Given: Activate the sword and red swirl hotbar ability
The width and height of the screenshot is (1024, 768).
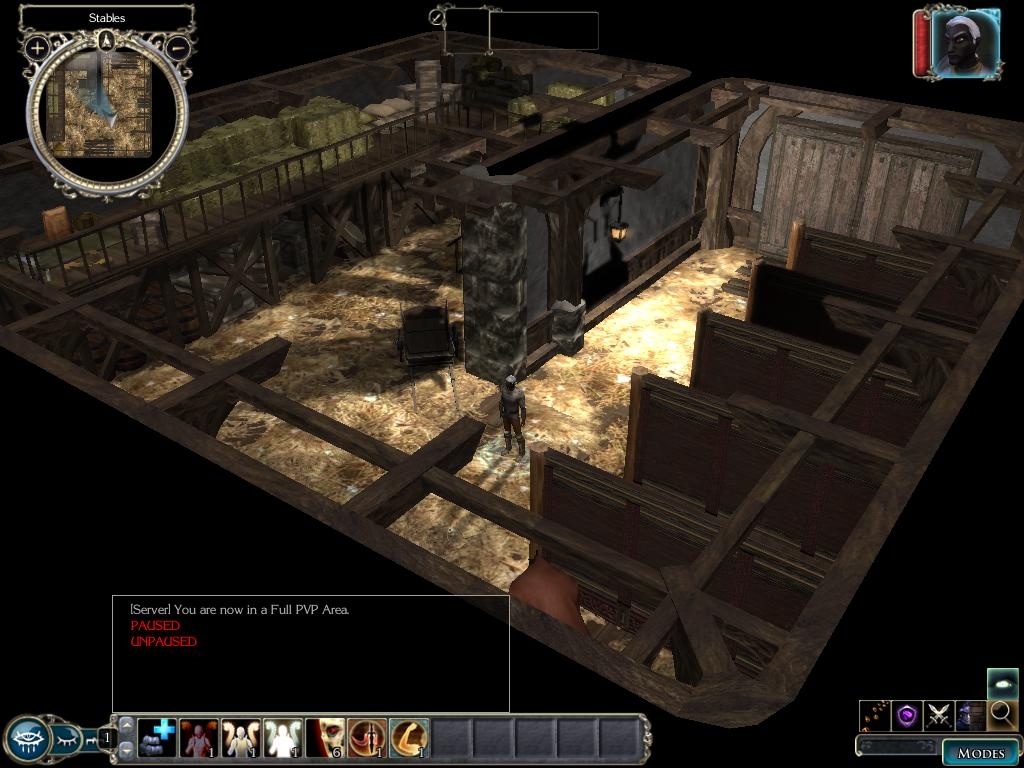Looking at the screenshot, I should tap(367, 738).
